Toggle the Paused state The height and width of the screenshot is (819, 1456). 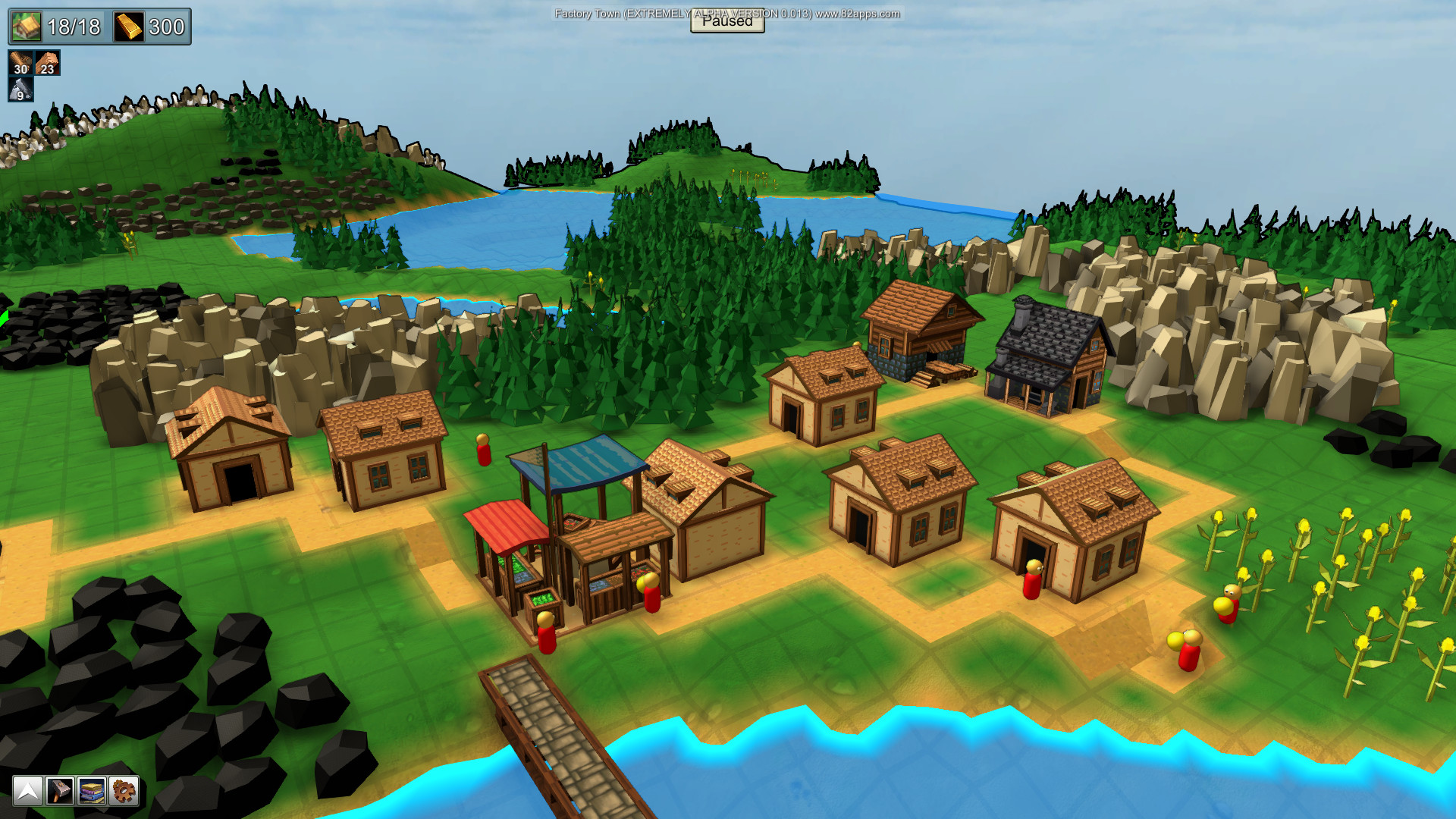727,24
